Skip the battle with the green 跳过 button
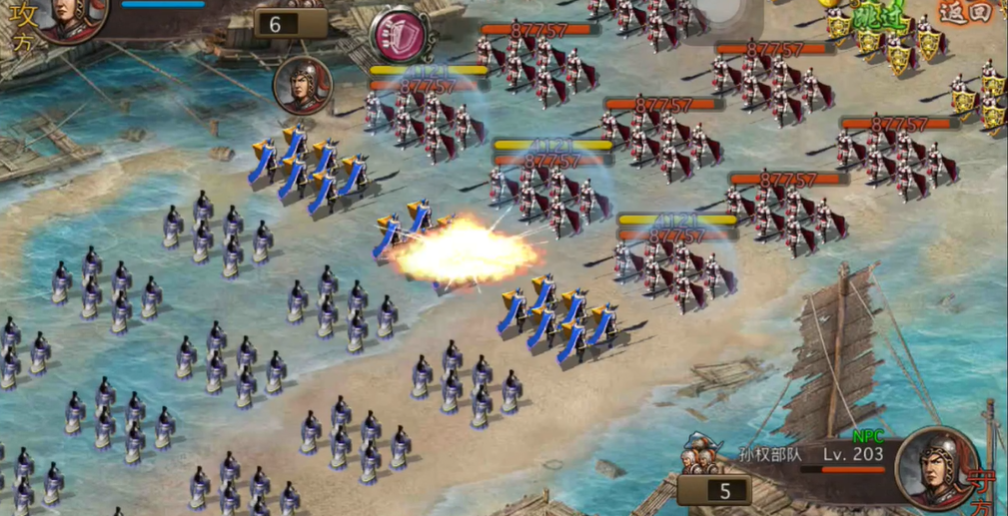Screen dimensions: 1008x516 click(x=884, y=14)
